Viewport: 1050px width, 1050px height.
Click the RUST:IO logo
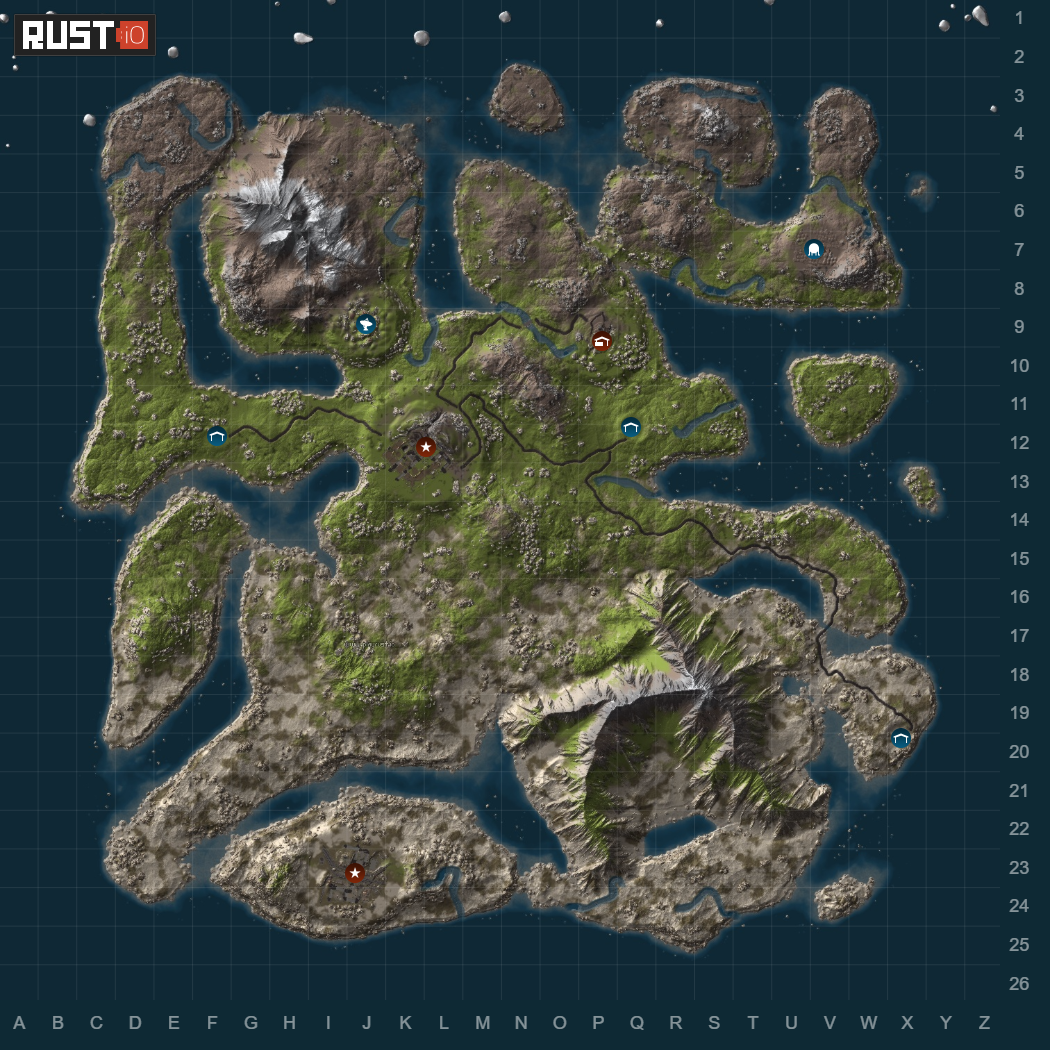point(84,36)
